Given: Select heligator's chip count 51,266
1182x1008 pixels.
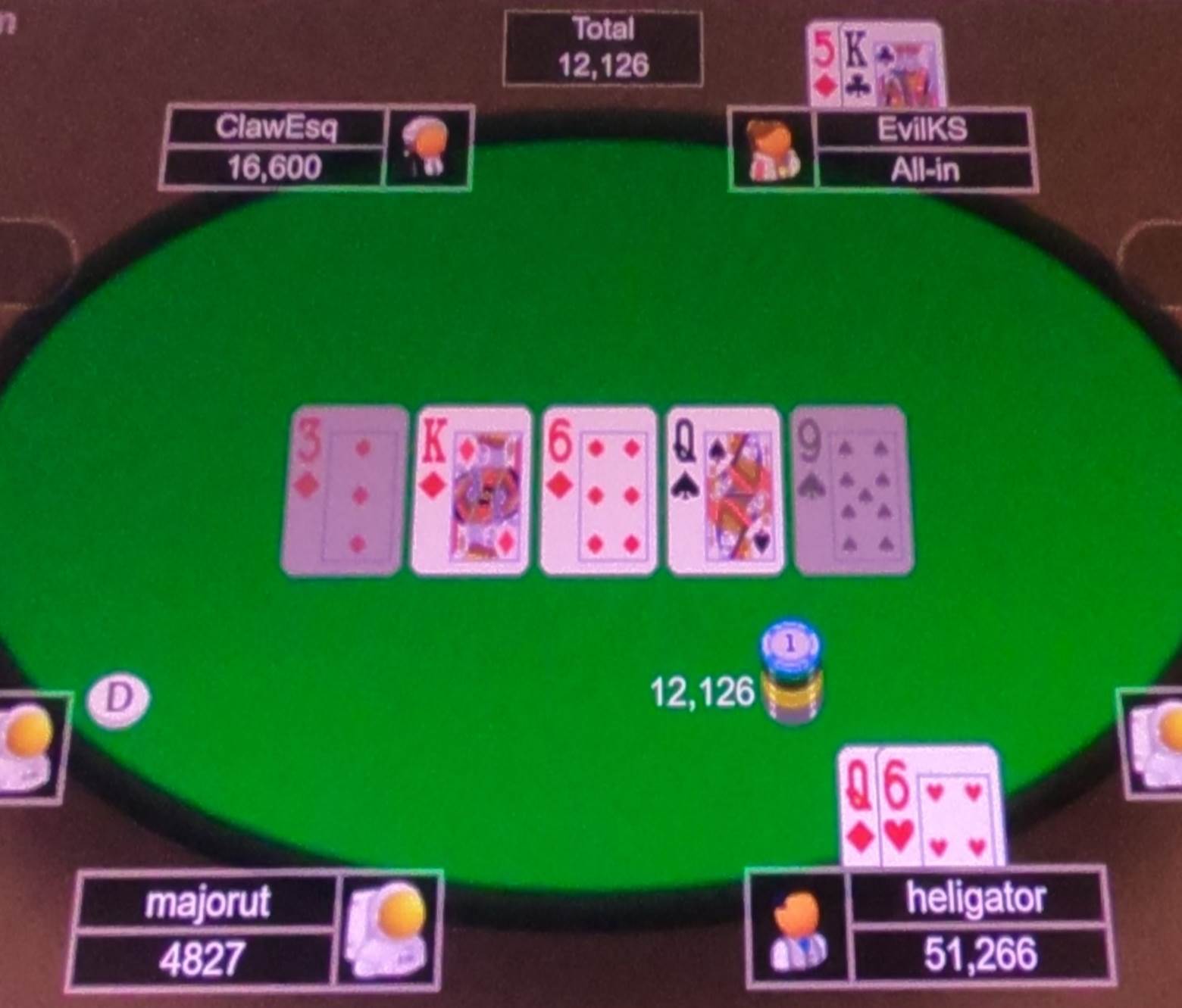Looking at the screenshot, I should tap(981, 954).
